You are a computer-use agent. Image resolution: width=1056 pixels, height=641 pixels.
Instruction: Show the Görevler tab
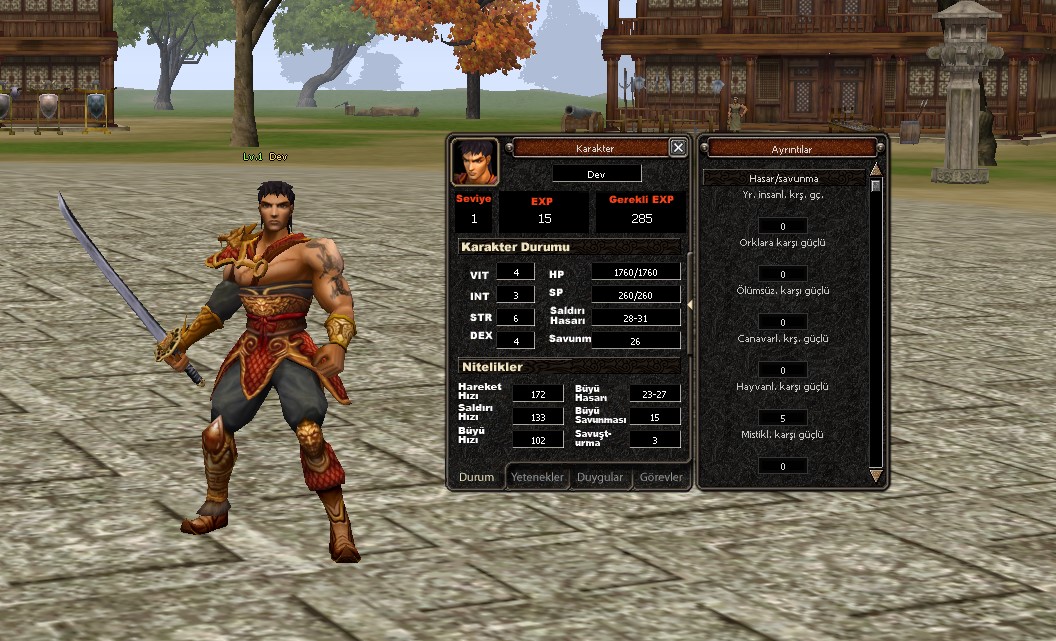click(x=661, y=477)
